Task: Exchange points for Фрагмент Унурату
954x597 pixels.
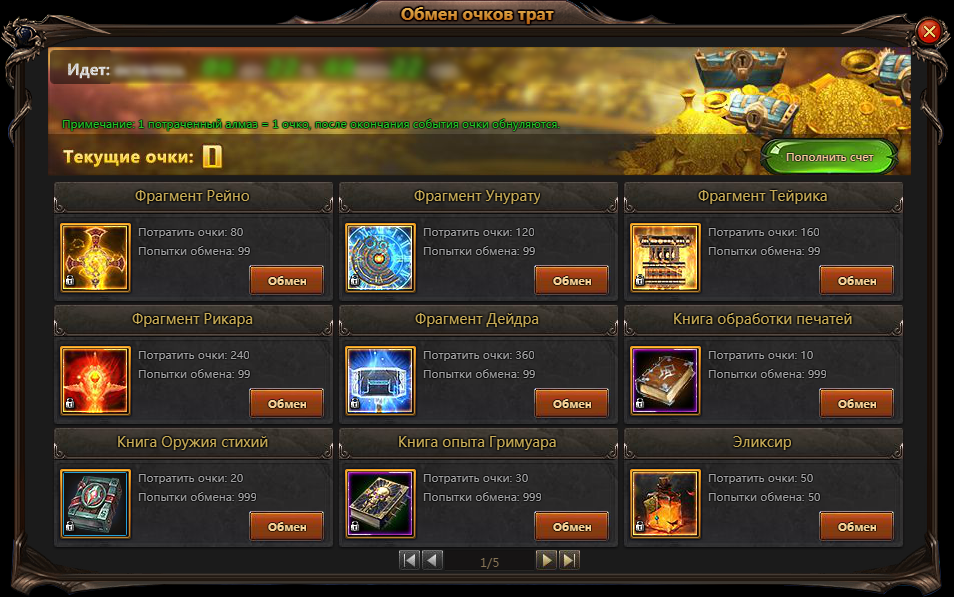Action: (x=572, y=281)
